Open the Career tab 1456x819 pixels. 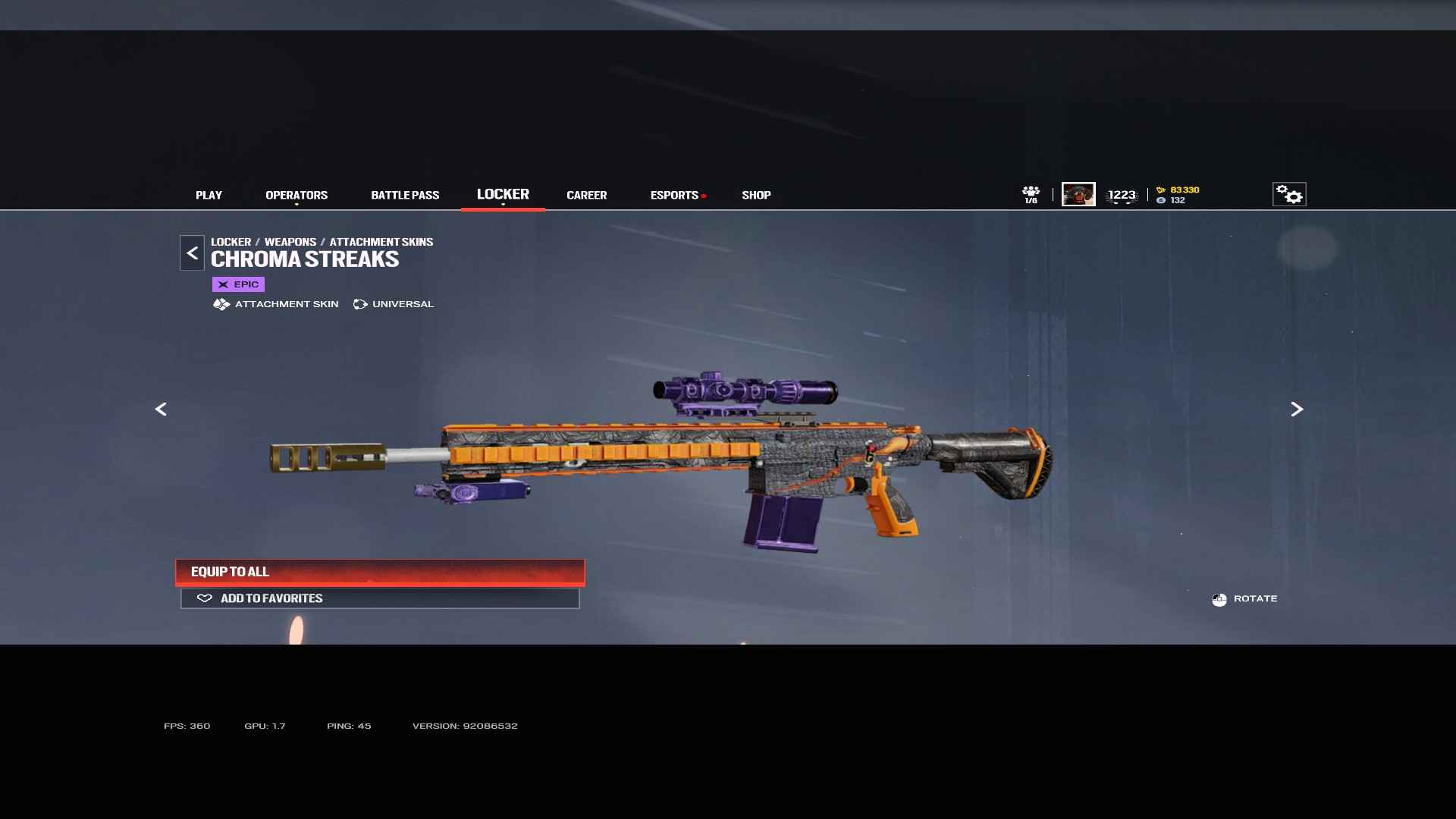click(x=586, y=195)
